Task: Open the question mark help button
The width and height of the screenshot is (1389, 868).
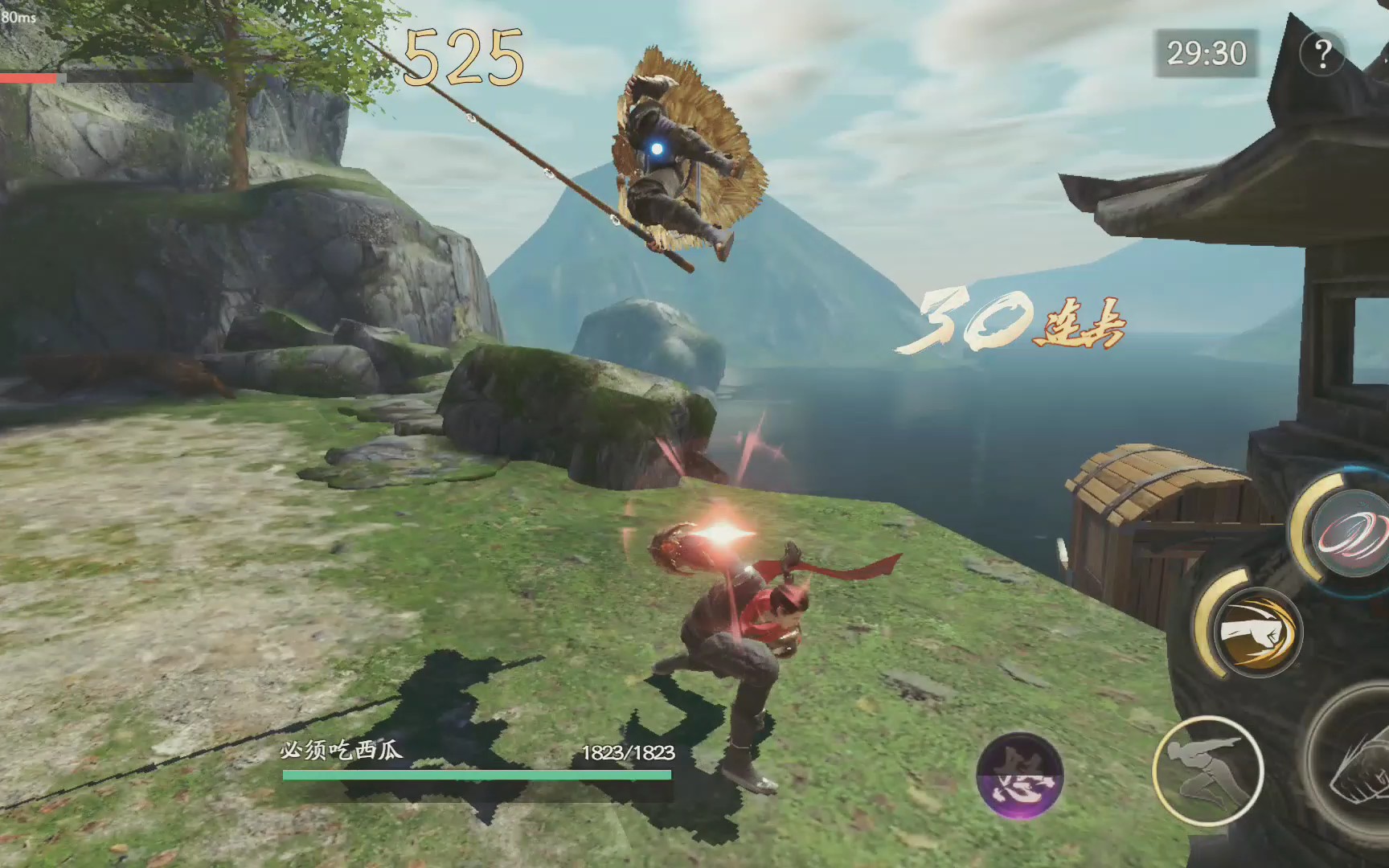Action: point(1322,54)
